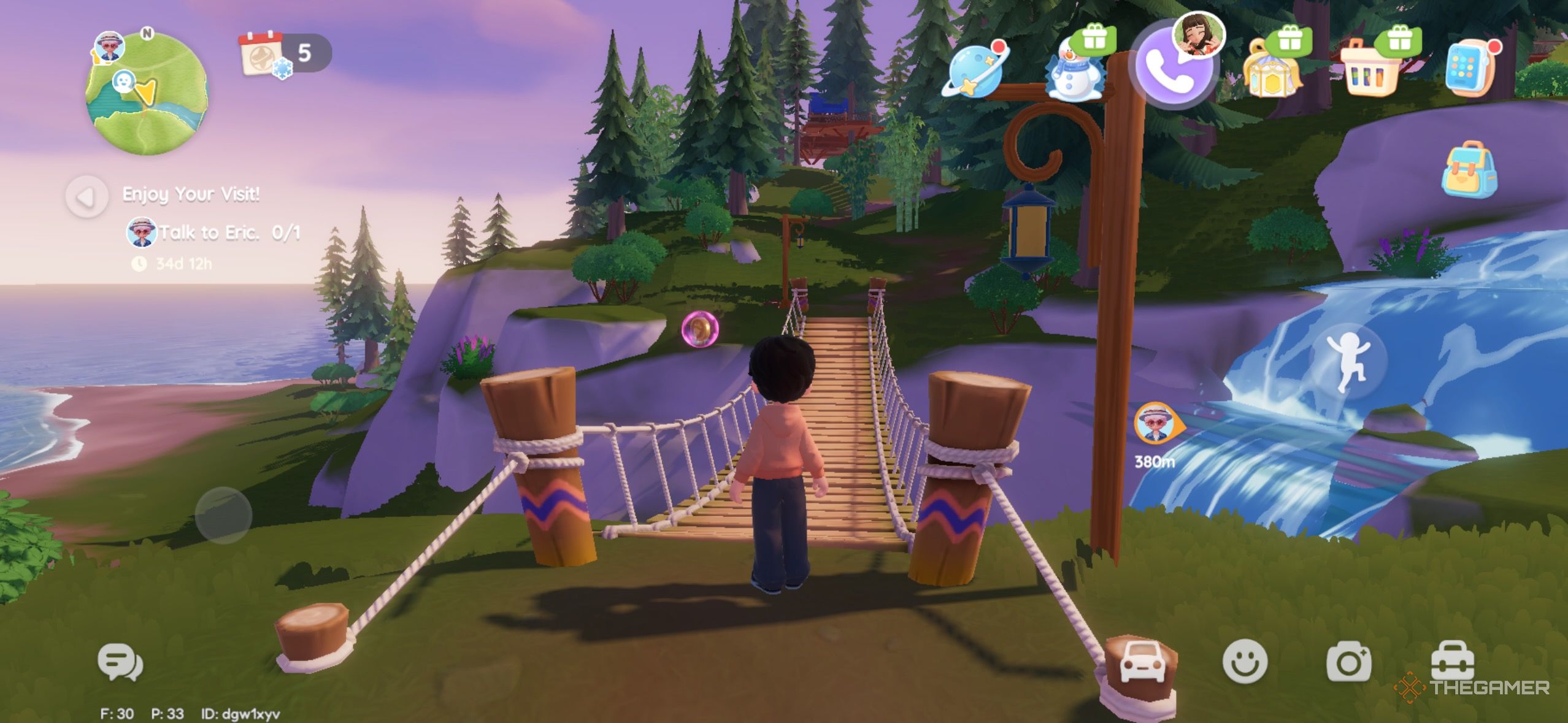
Task: Summon the car vehicle
Action: (x=1142, y=661)
